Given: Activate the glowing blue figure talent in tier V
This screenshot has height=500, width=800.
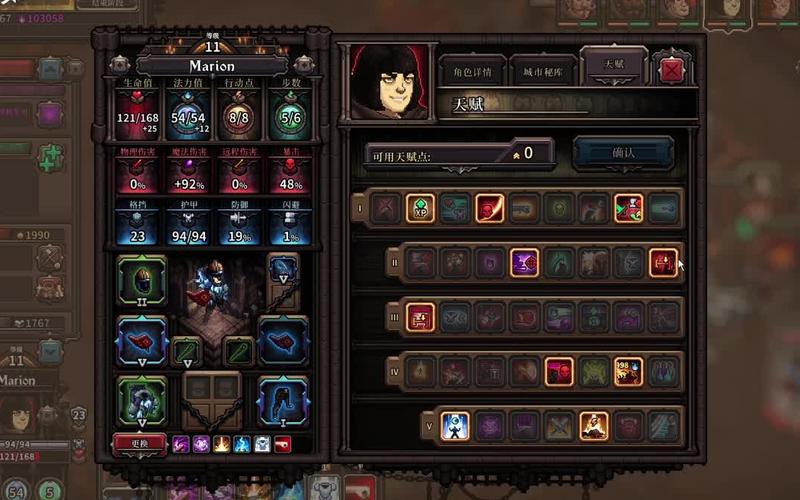Looking at the screenshot, I should (456, 426).
